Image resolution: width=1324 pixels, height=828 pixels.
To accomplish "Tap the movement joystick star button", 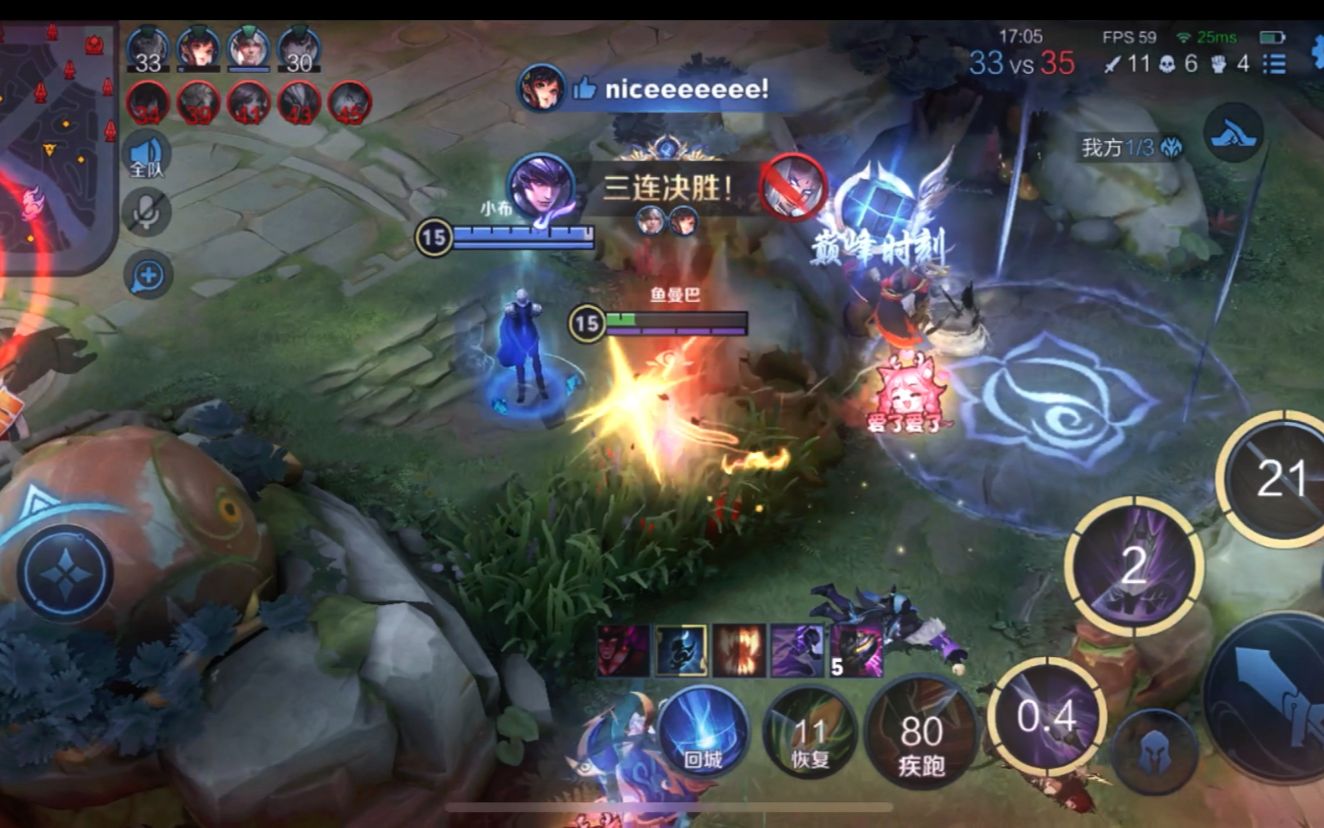I will 65,574.
